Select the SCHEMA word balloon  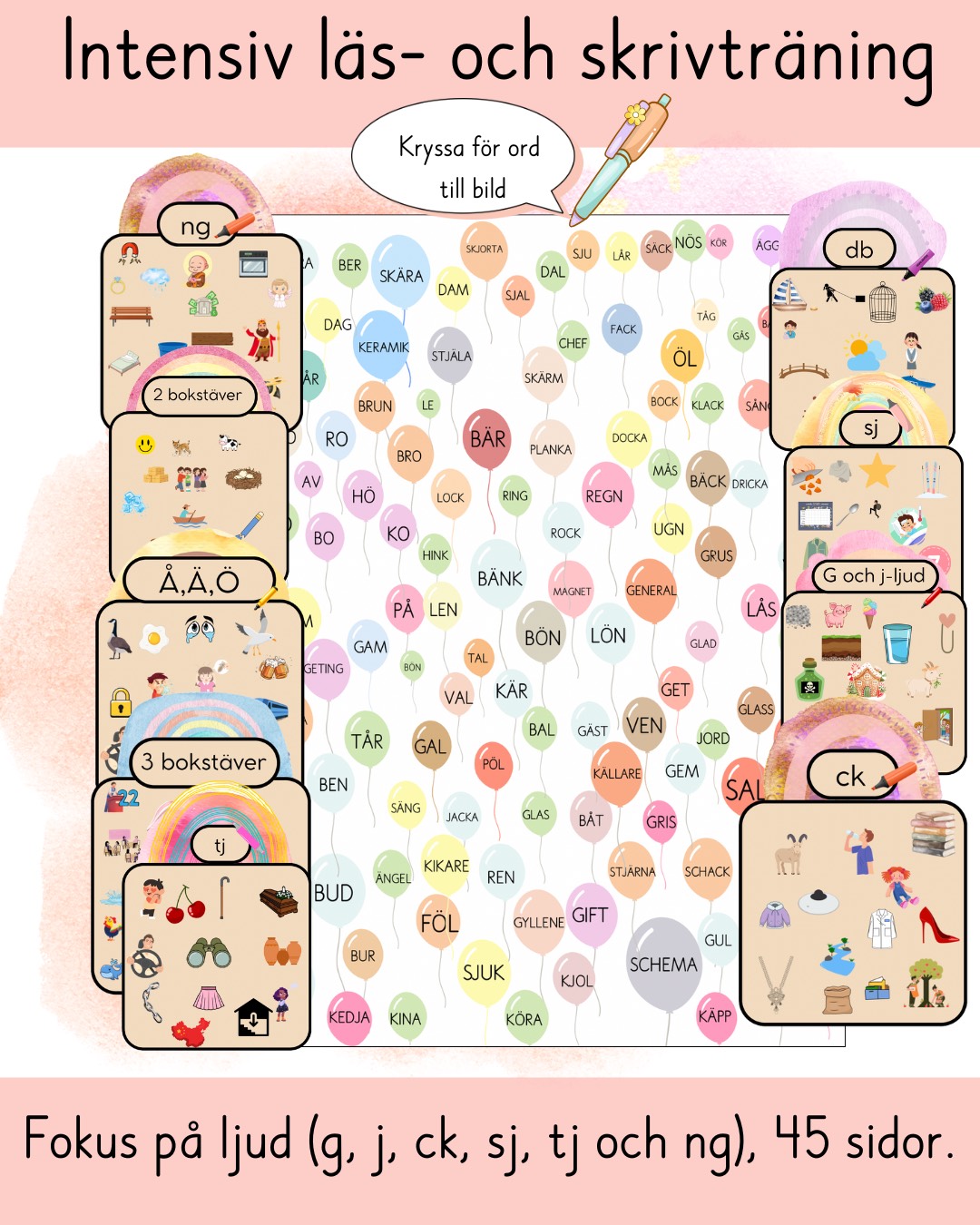(663, 964)
